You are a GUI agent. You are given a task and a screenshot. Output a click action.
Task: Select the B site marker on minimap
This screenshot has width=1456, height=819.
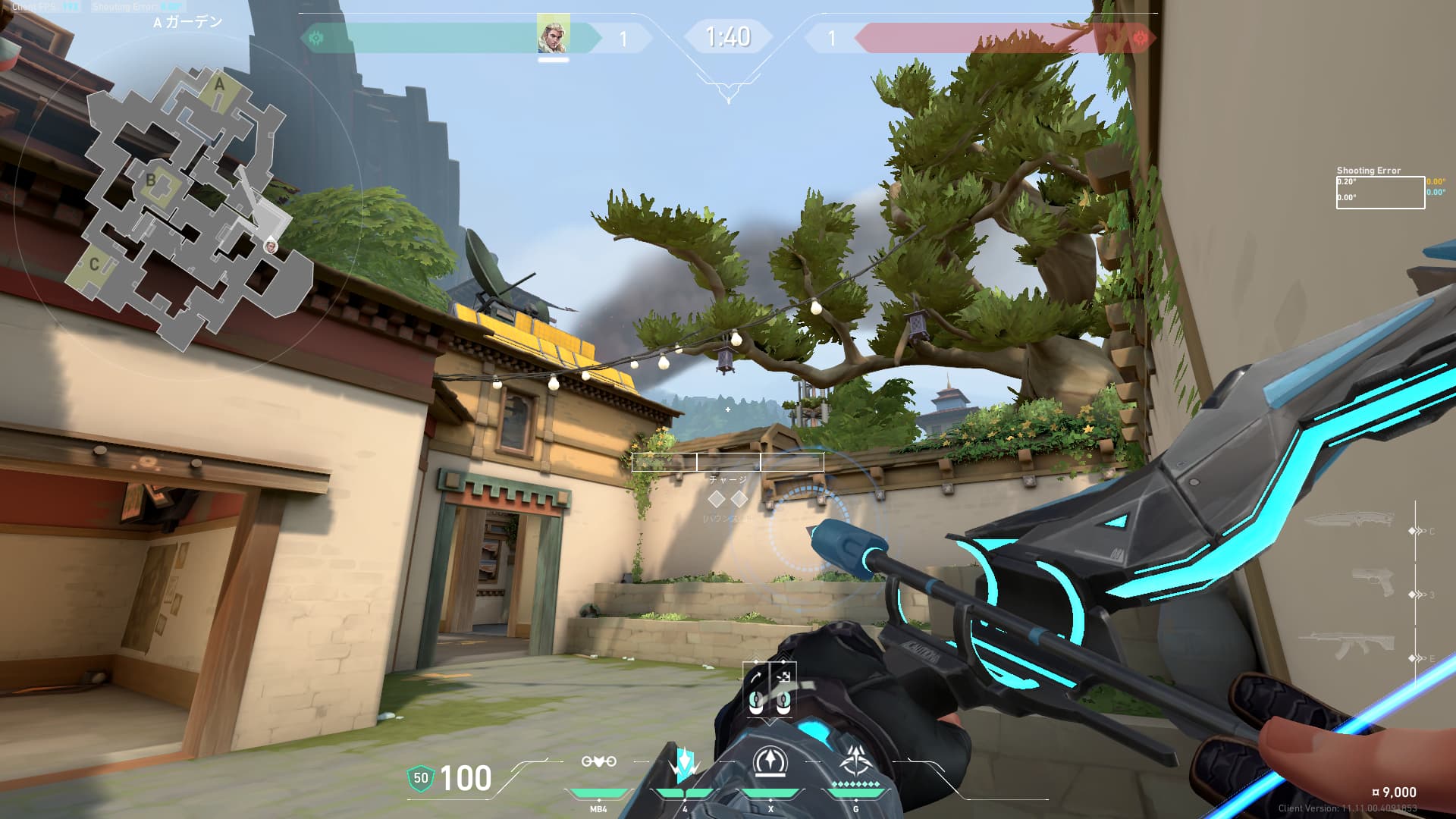[151, 180]
